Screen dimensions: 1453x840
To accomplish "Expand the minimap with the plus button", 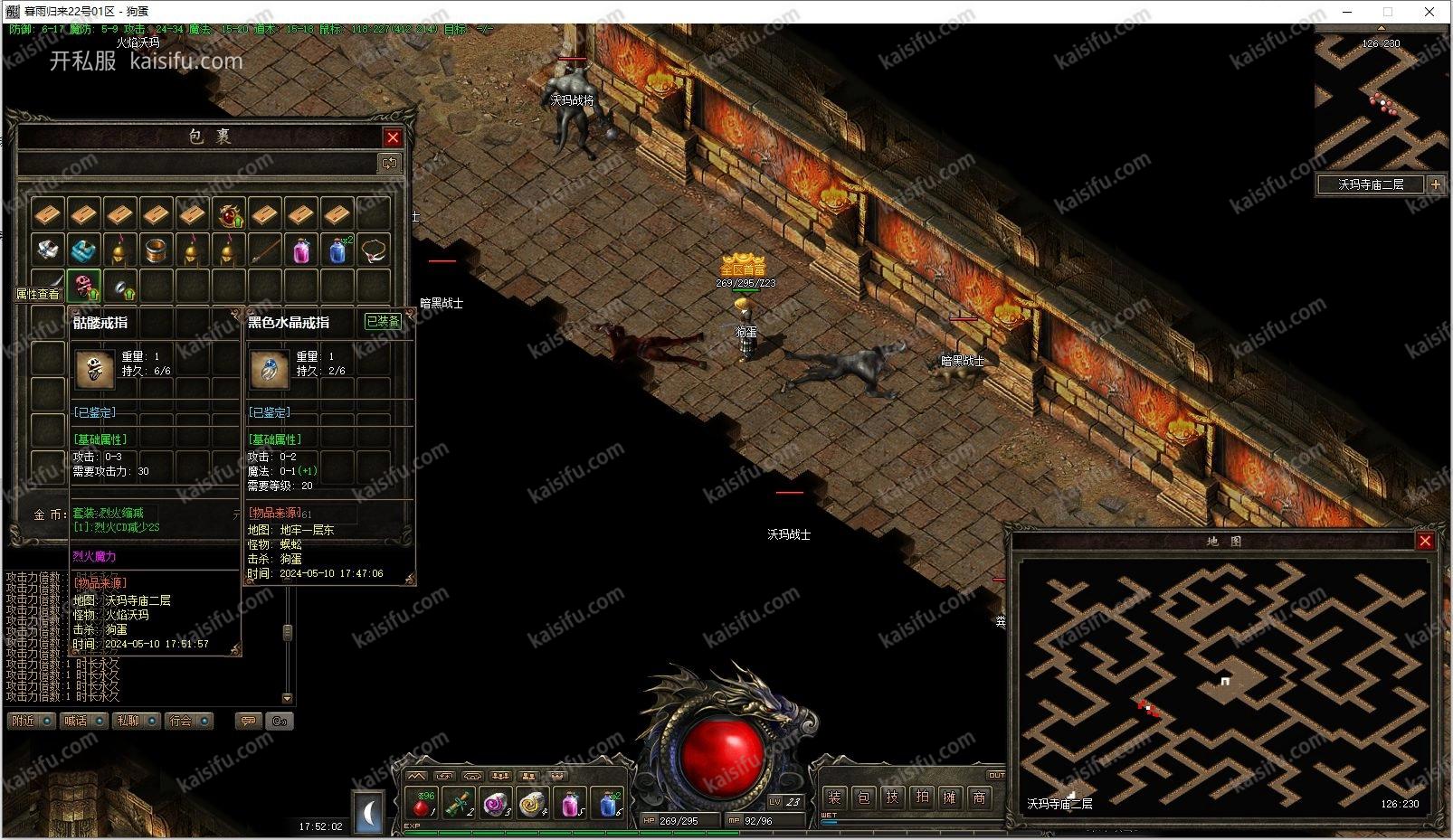I will click(x=1435, y=184).
